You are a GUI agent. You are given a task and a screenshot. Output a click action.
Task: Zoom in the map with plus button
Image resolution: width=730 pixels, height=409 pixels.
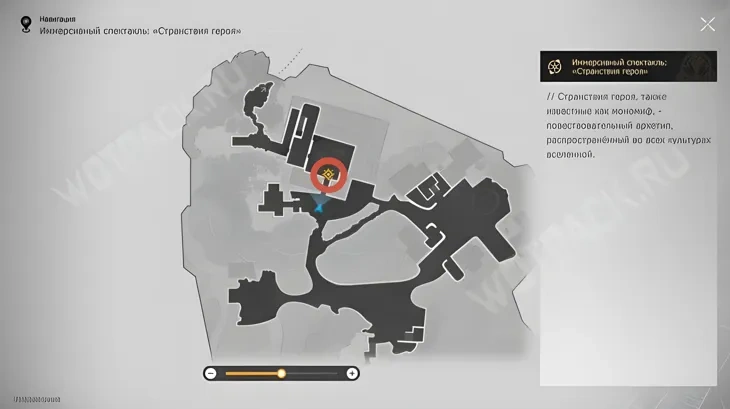pos(352,373)
